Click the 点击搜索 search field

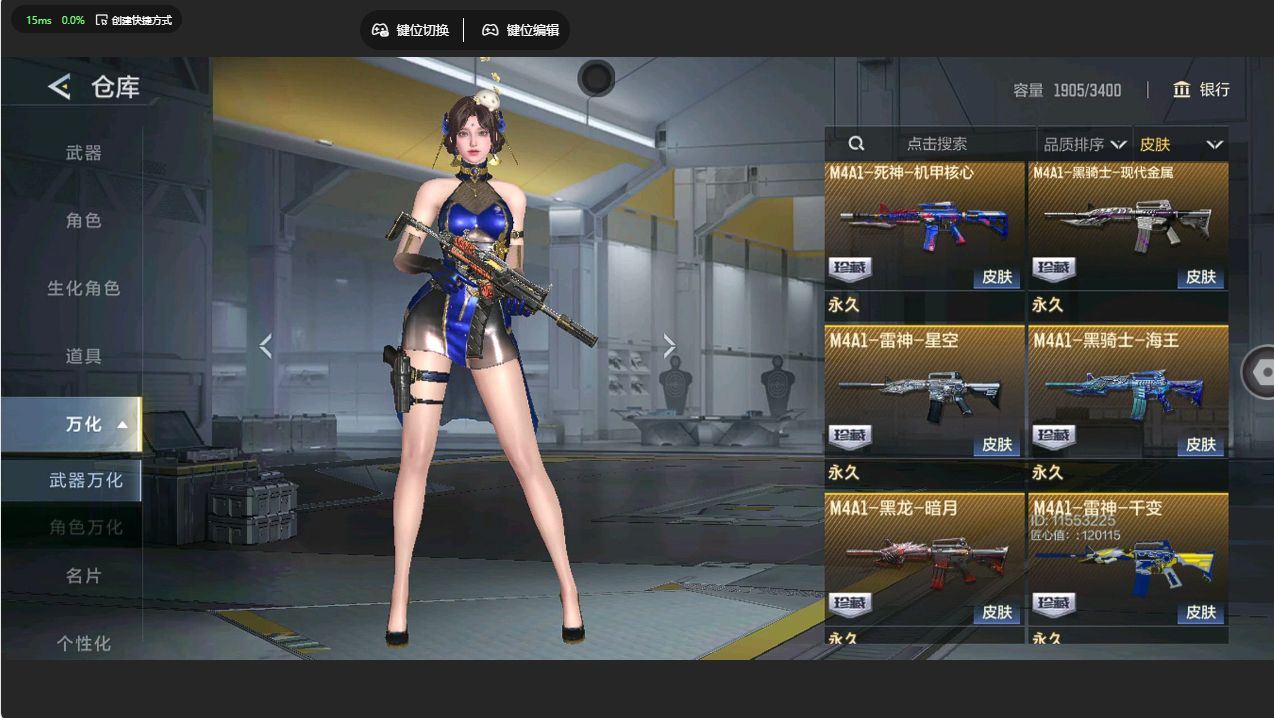(936, 144)
